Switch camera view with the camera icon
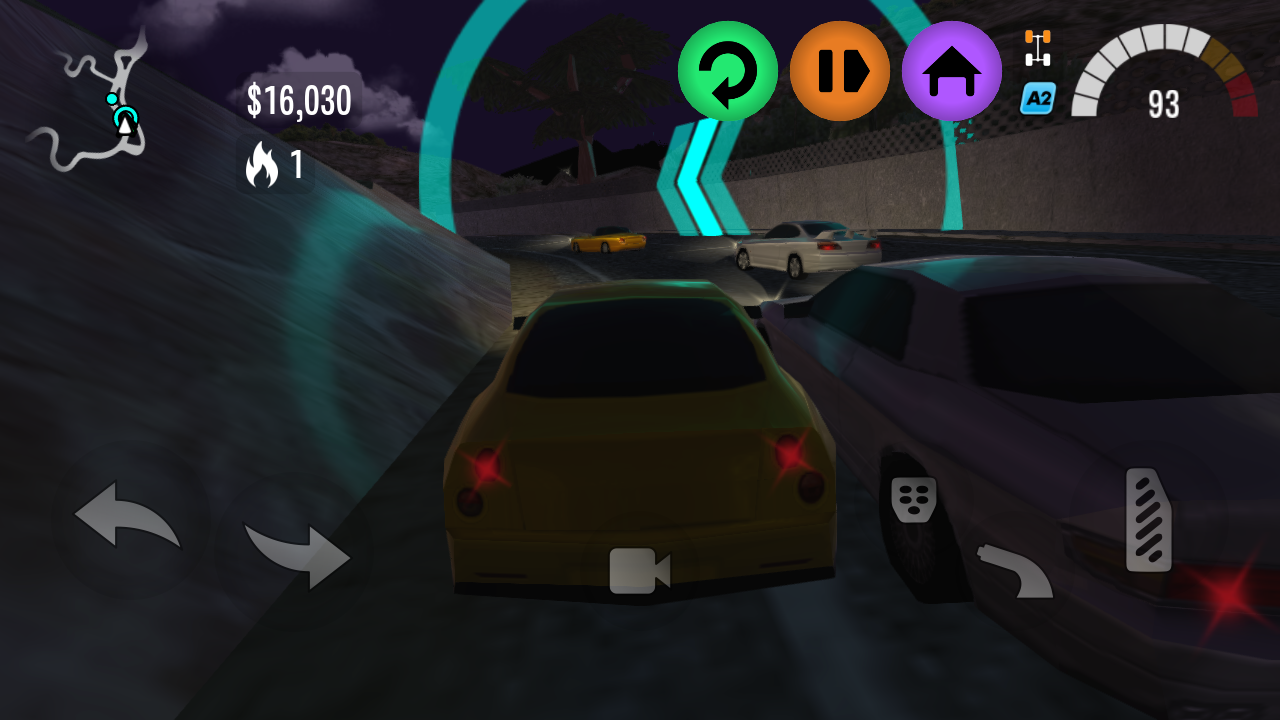This screenshot has width=1280, height=720. (x=640, y=568)
